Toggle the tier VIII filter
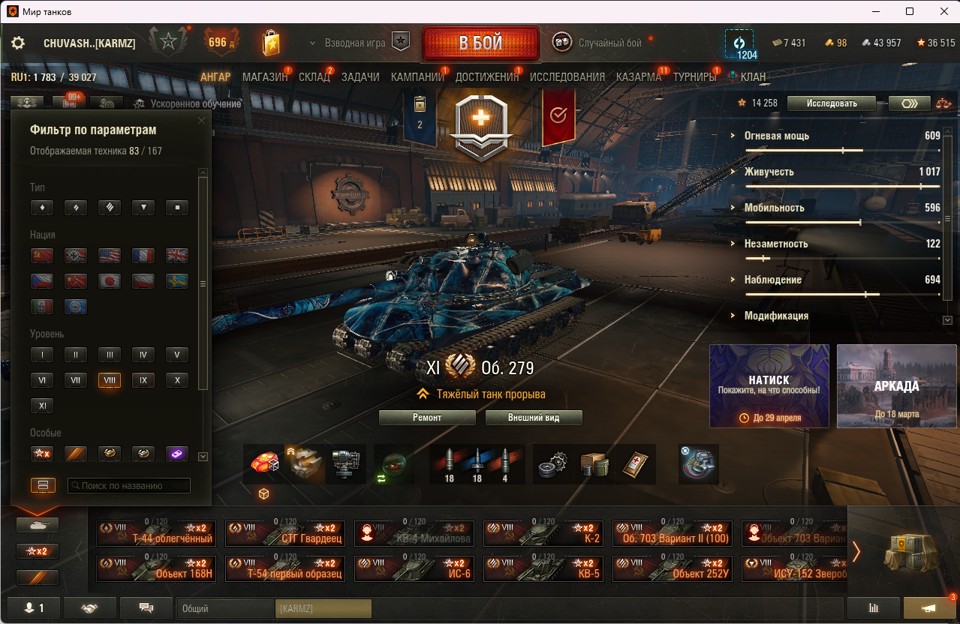960x624 pixels. 109,380
